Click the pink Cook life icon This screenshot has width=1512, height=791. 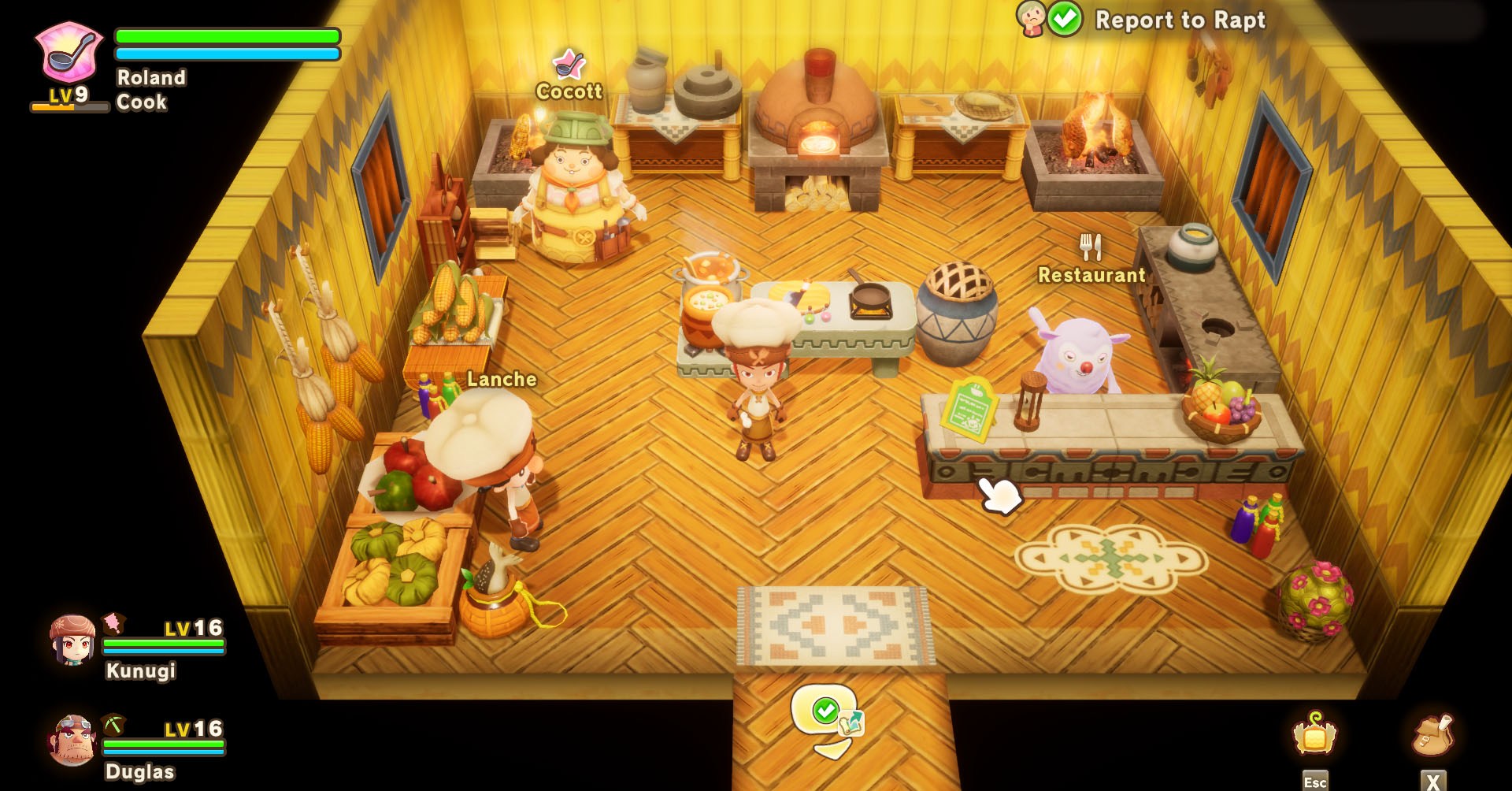click(x=69, y=52)
